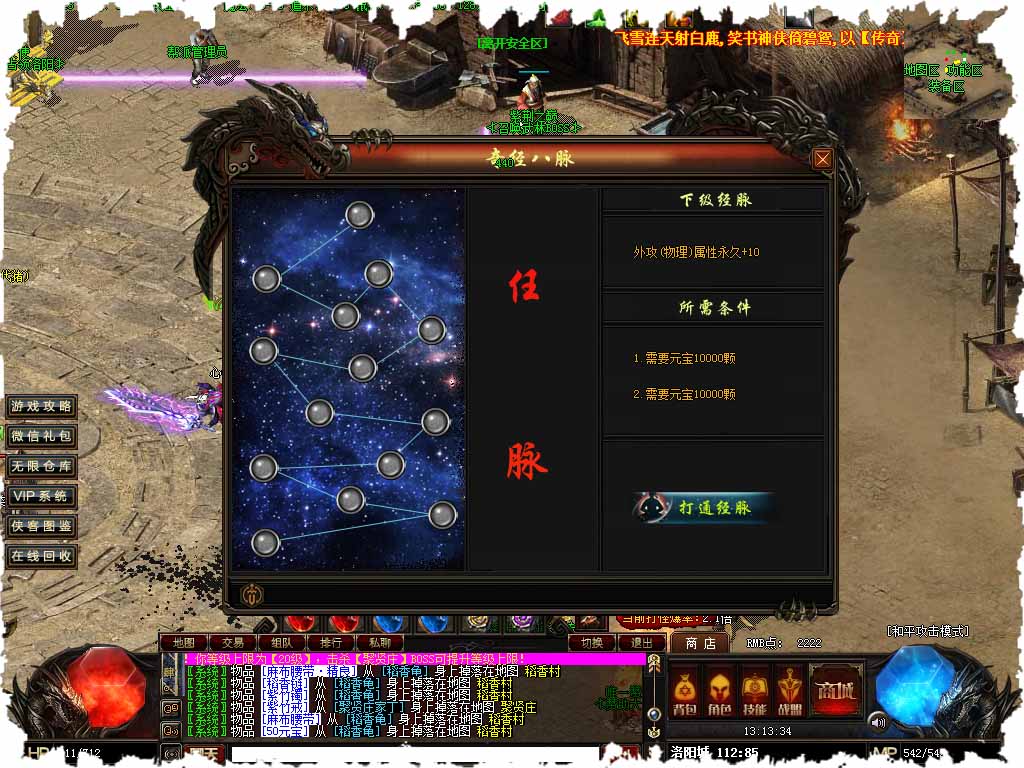The height and width of the screenshot is (768, 1024).
Task: Open the 背包 backpack
Action: tap(684, 692)
